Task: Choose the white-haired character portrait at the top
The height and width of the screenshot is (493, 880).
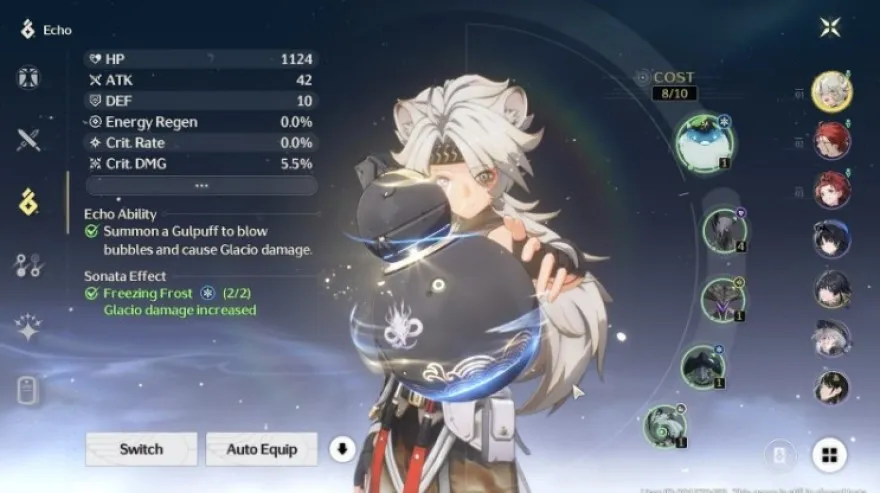Action: (831, 91)
